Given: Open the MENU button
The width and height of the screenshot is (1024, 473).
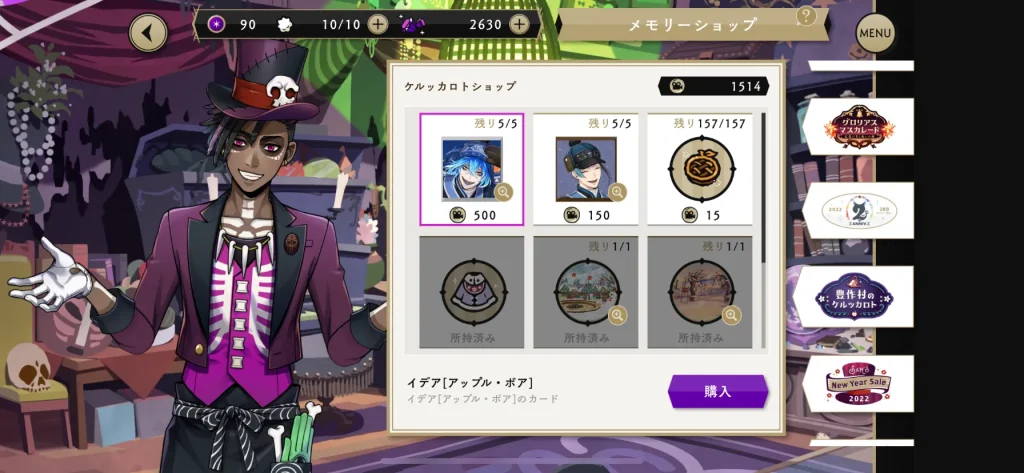Looking at the screenshot, I should pyautogui.click(x=874, y=34).
